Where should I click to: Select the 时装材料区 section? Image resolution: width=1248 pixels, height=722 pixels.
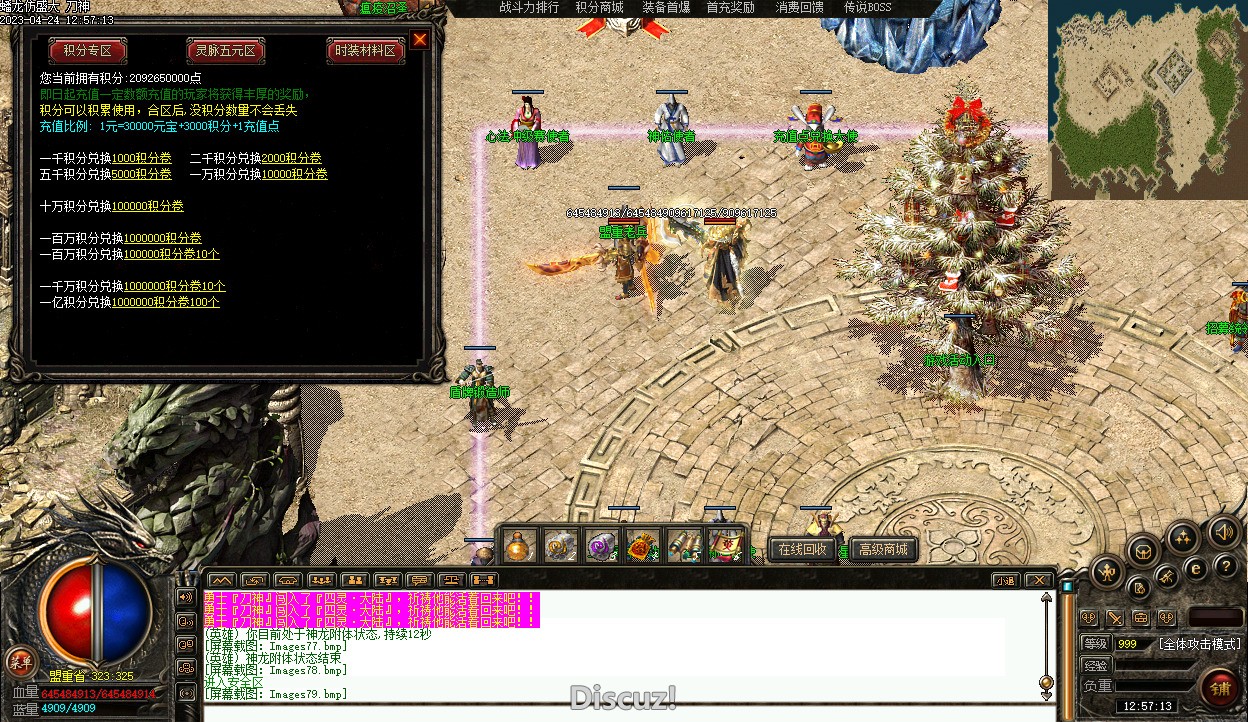(365, 51)
